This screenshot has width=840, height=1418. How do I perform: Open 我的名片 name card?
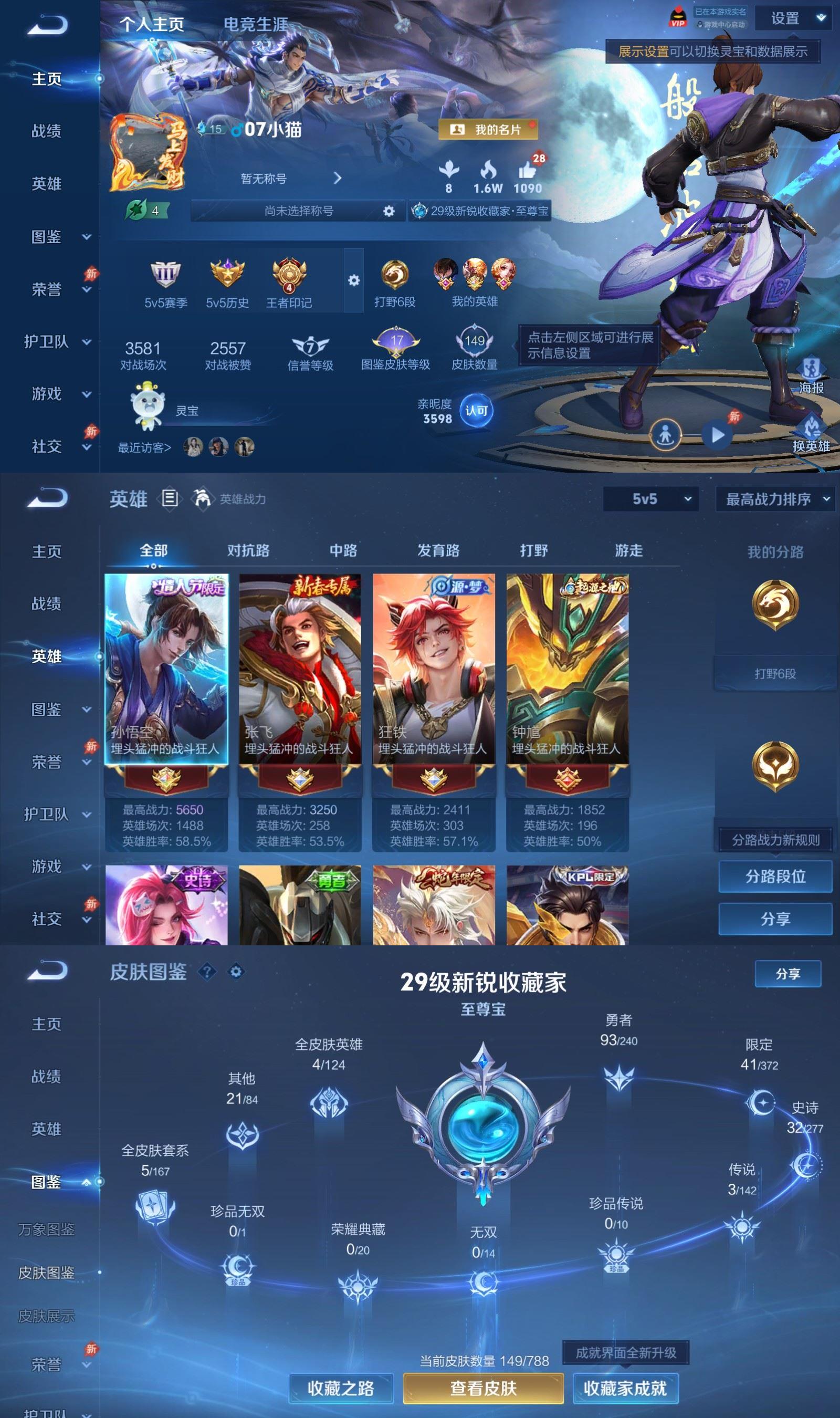[488, 130]
